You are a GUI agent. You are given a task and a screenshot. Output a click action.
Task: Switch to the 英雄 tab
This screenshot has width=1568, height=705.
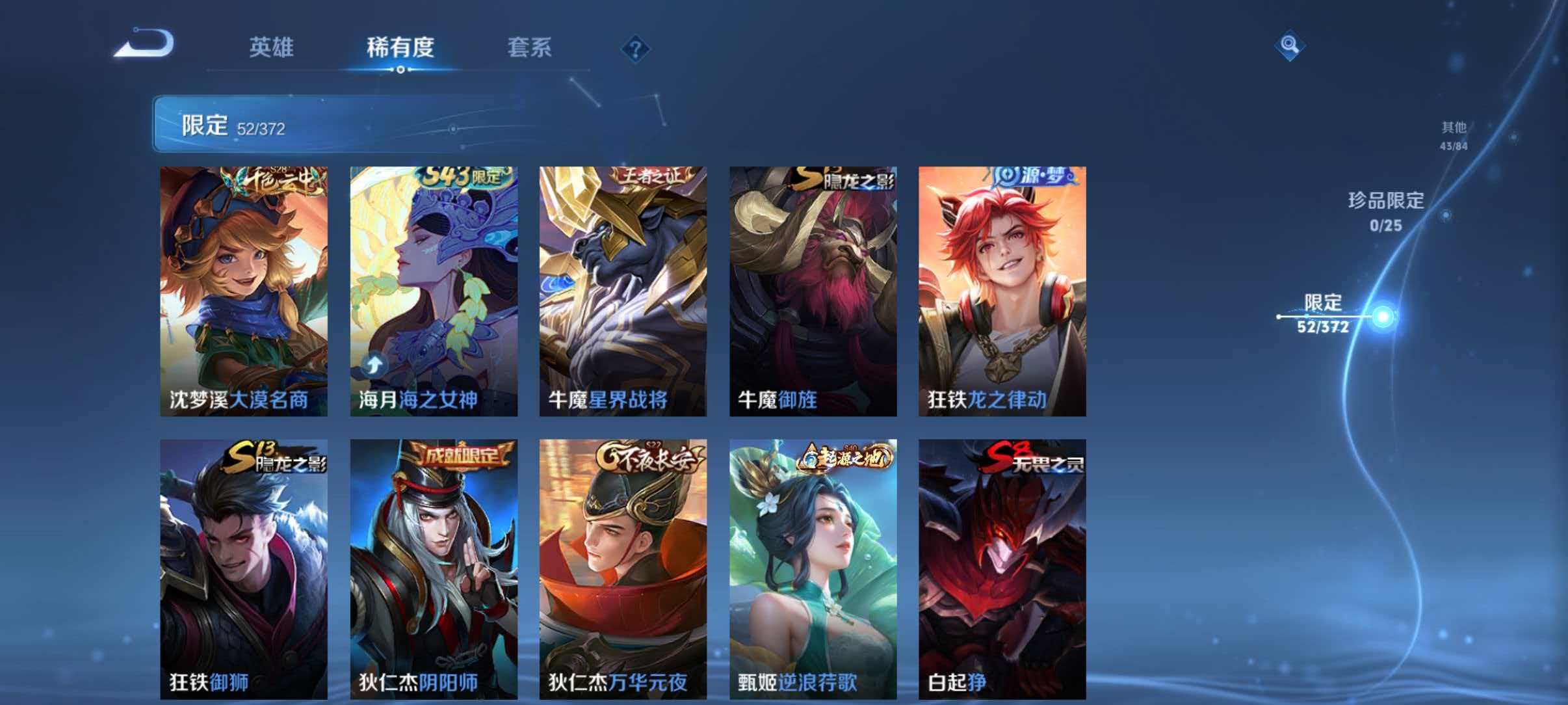[x=273, y=47]
